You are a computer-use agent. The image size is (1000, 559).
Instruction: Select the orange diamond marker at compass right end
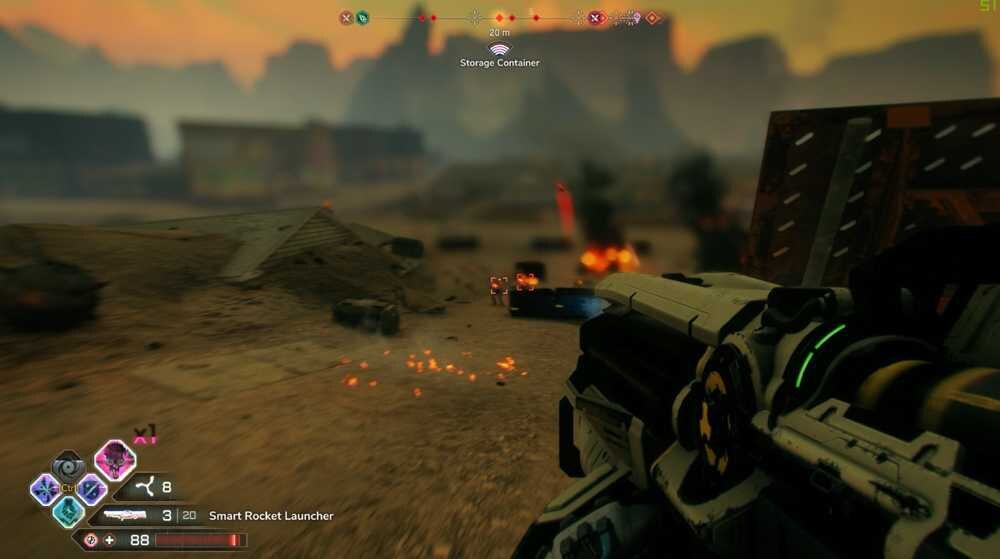click(x=652, y=17)
